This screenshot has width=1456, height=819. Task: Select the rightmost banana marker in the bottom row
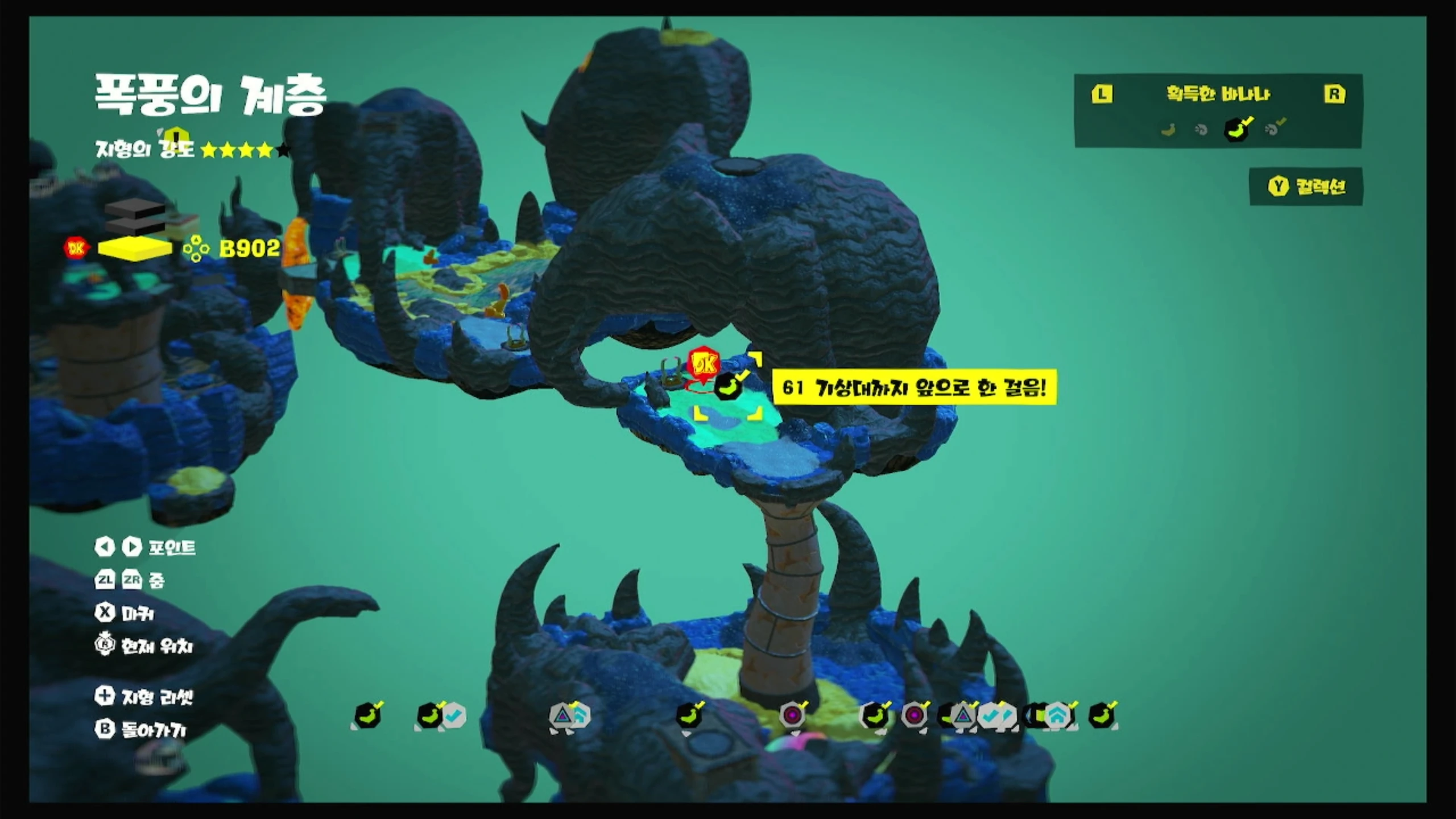(1102, 715)
